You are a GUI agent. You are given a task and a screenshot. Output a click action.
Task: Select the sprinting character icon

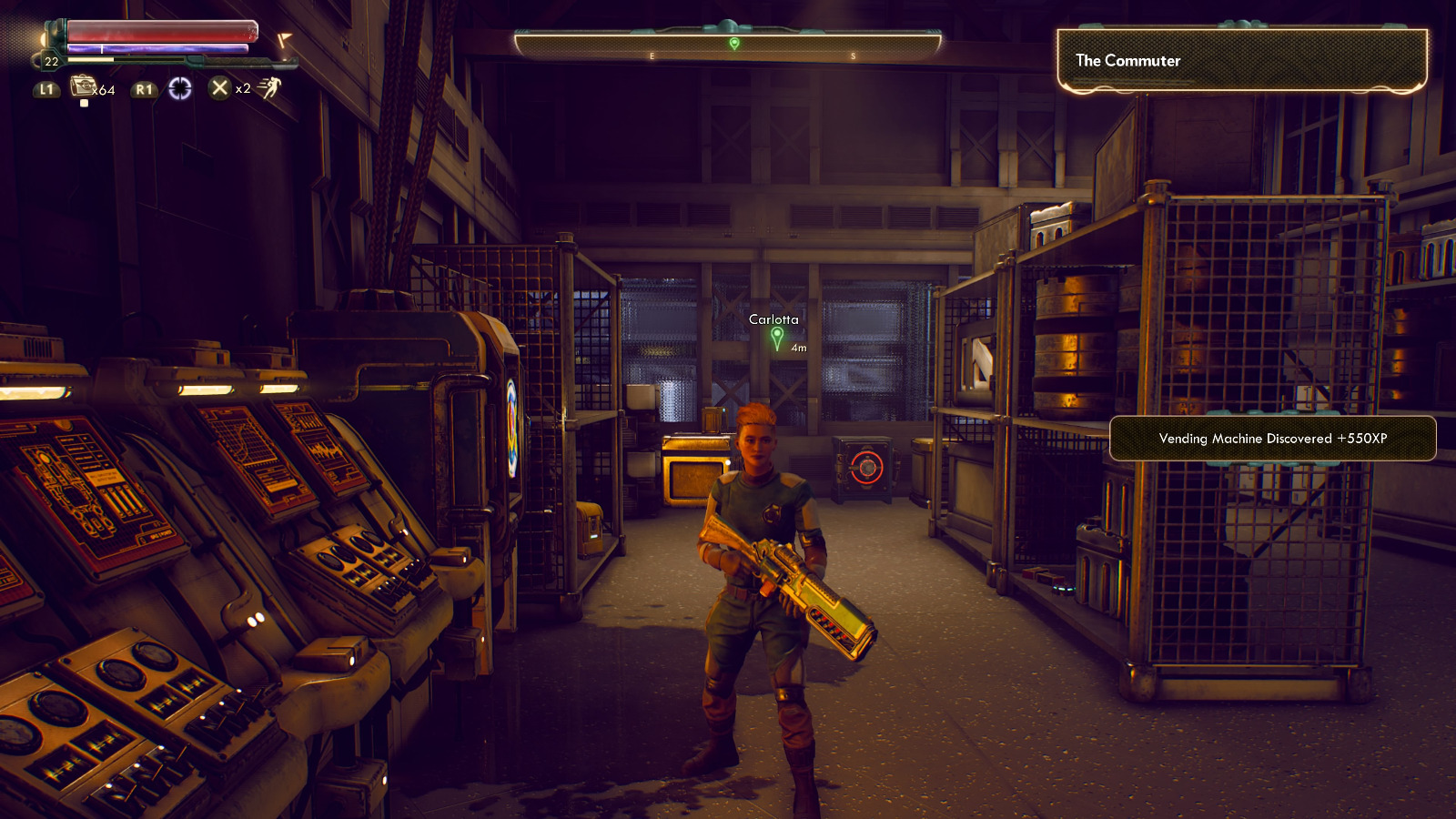(268, 88)
